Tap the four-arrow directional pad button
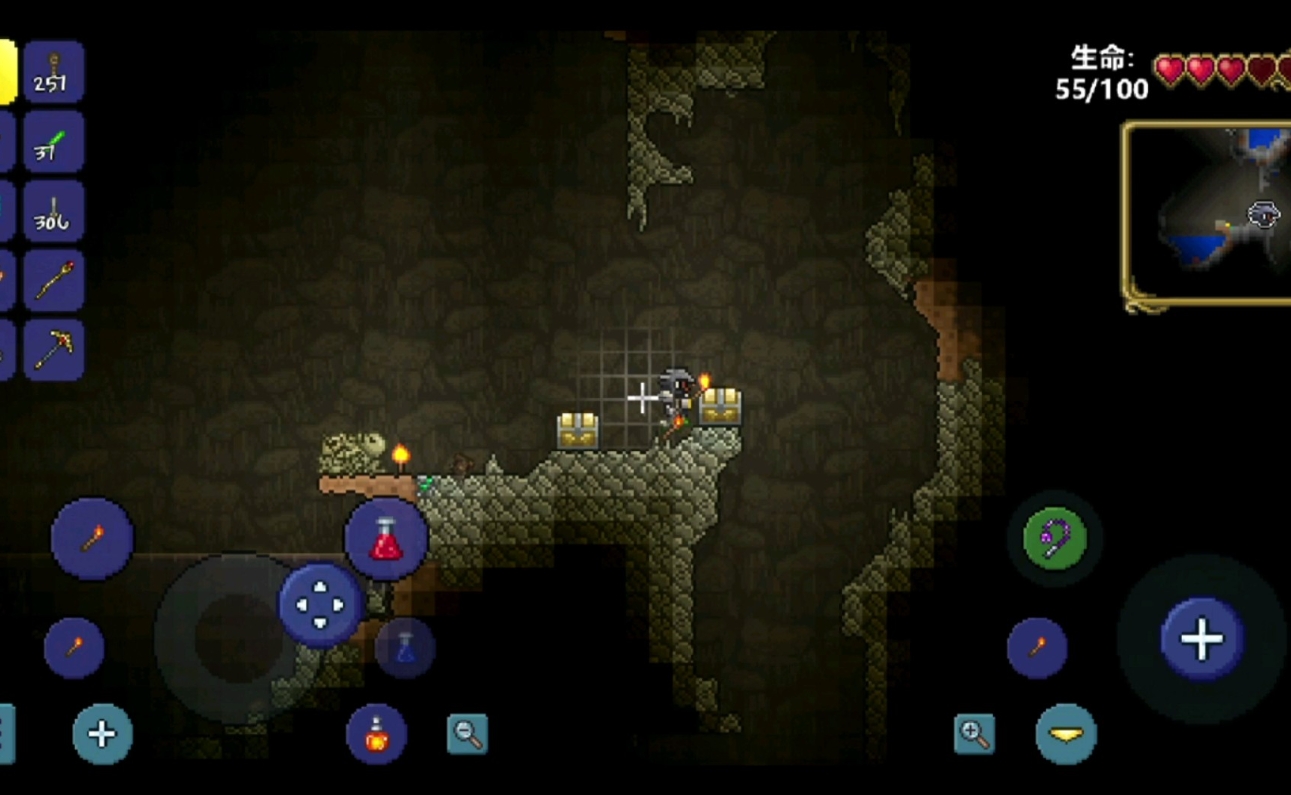The image size is (1291, 795). click(319, 605)
